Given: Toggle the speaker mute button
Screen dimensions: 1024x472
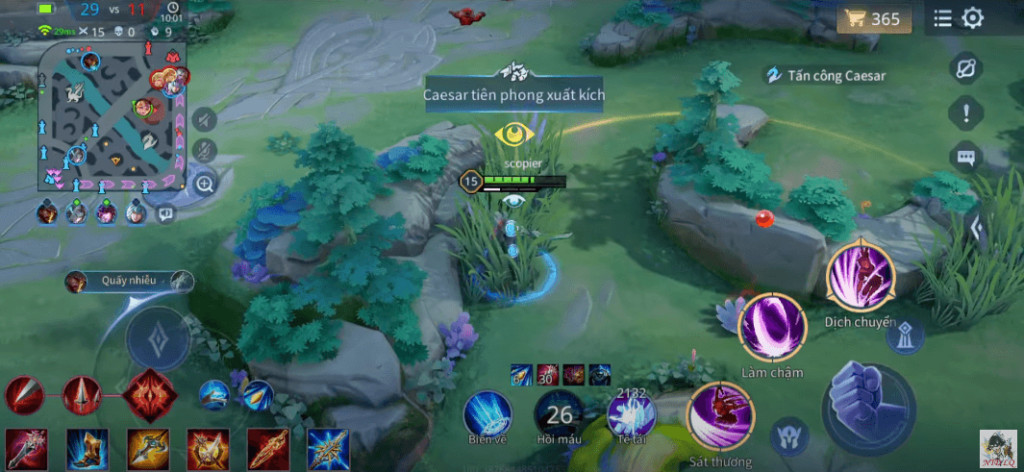Looking at the screenshot, I should pyautogui.click(x=203, y=120).
